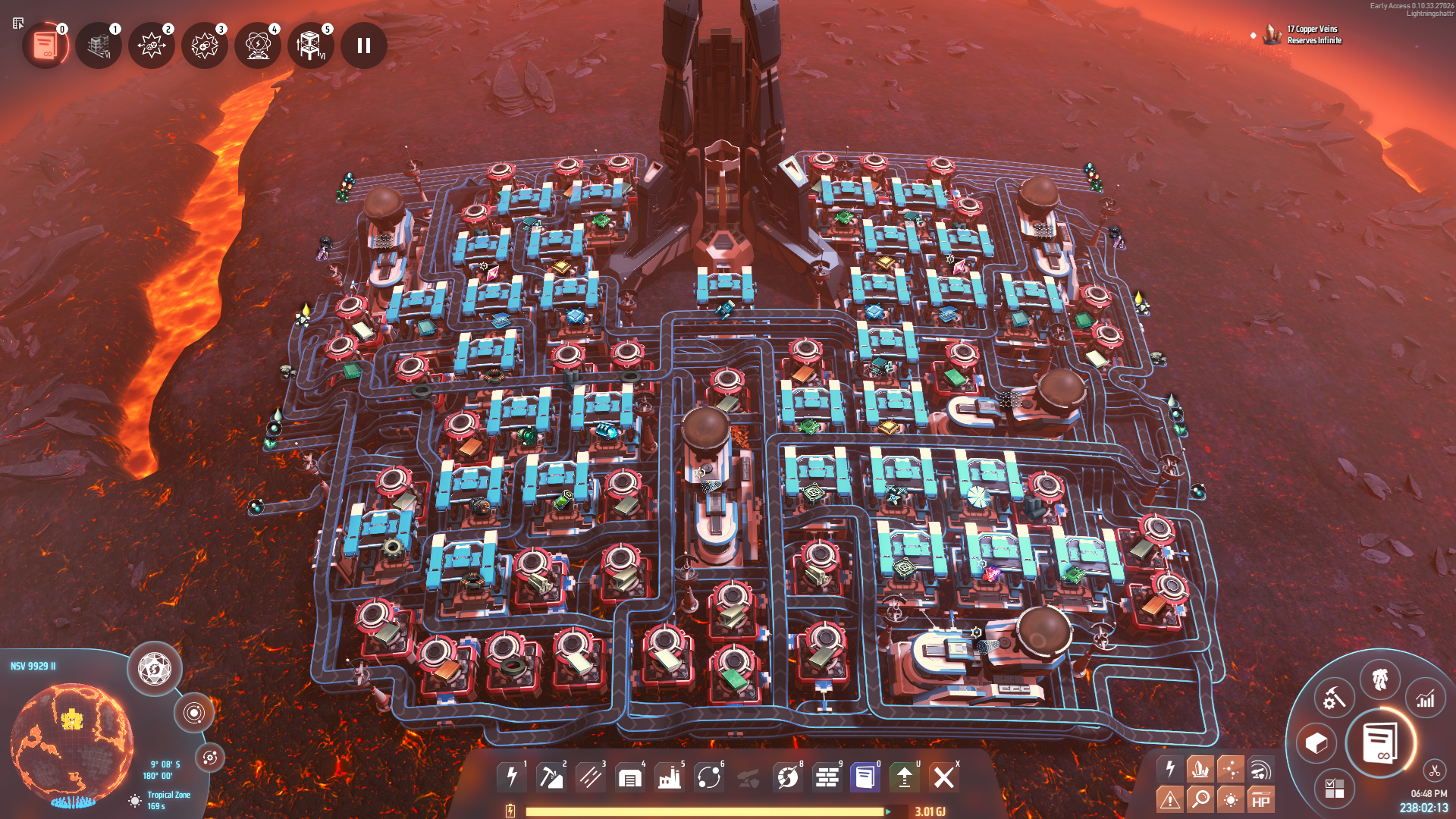Toggle the HP bar display

(1260, 799)
